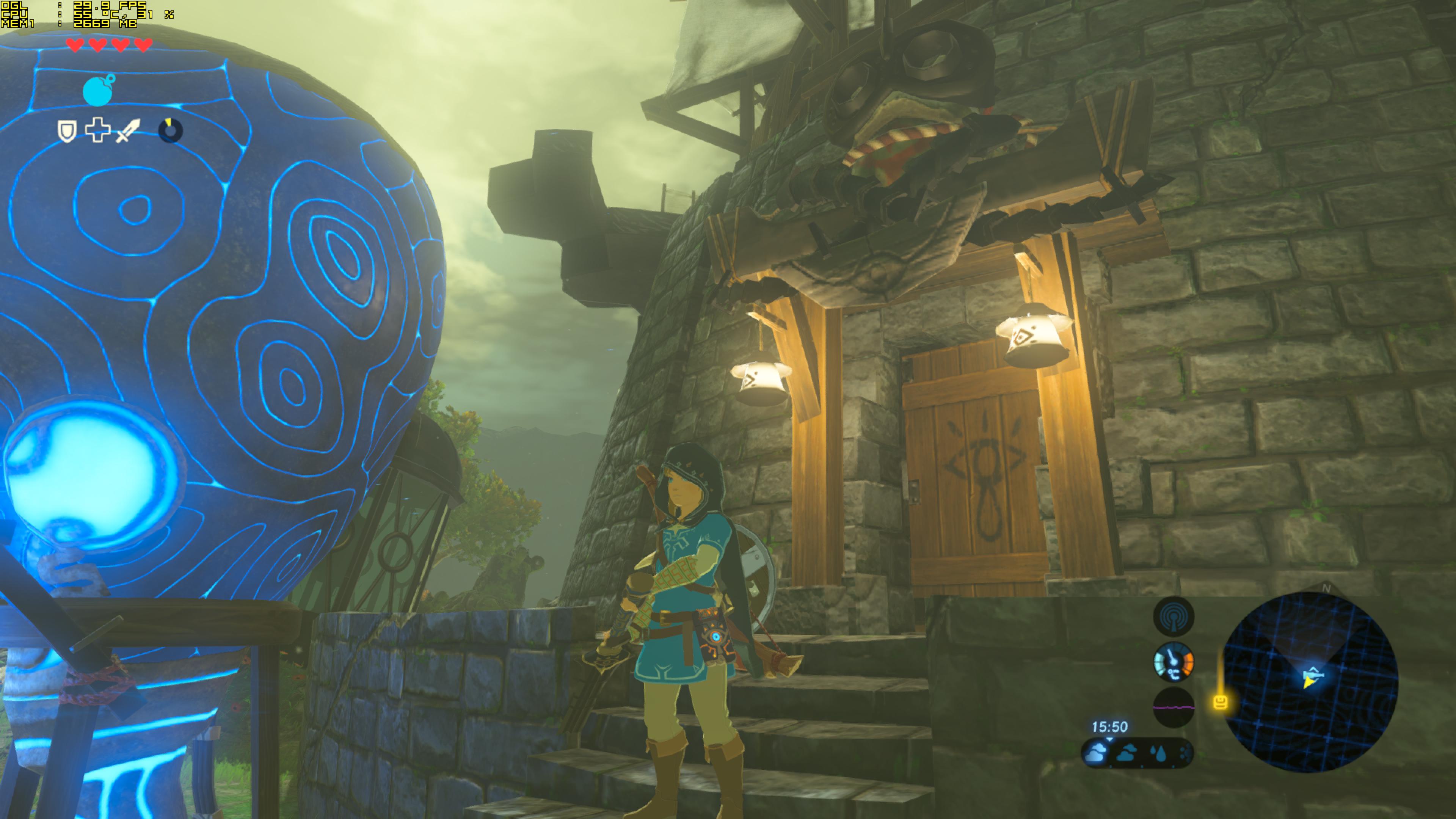Click the d-pad cross icon

click(x=97, y=130)
